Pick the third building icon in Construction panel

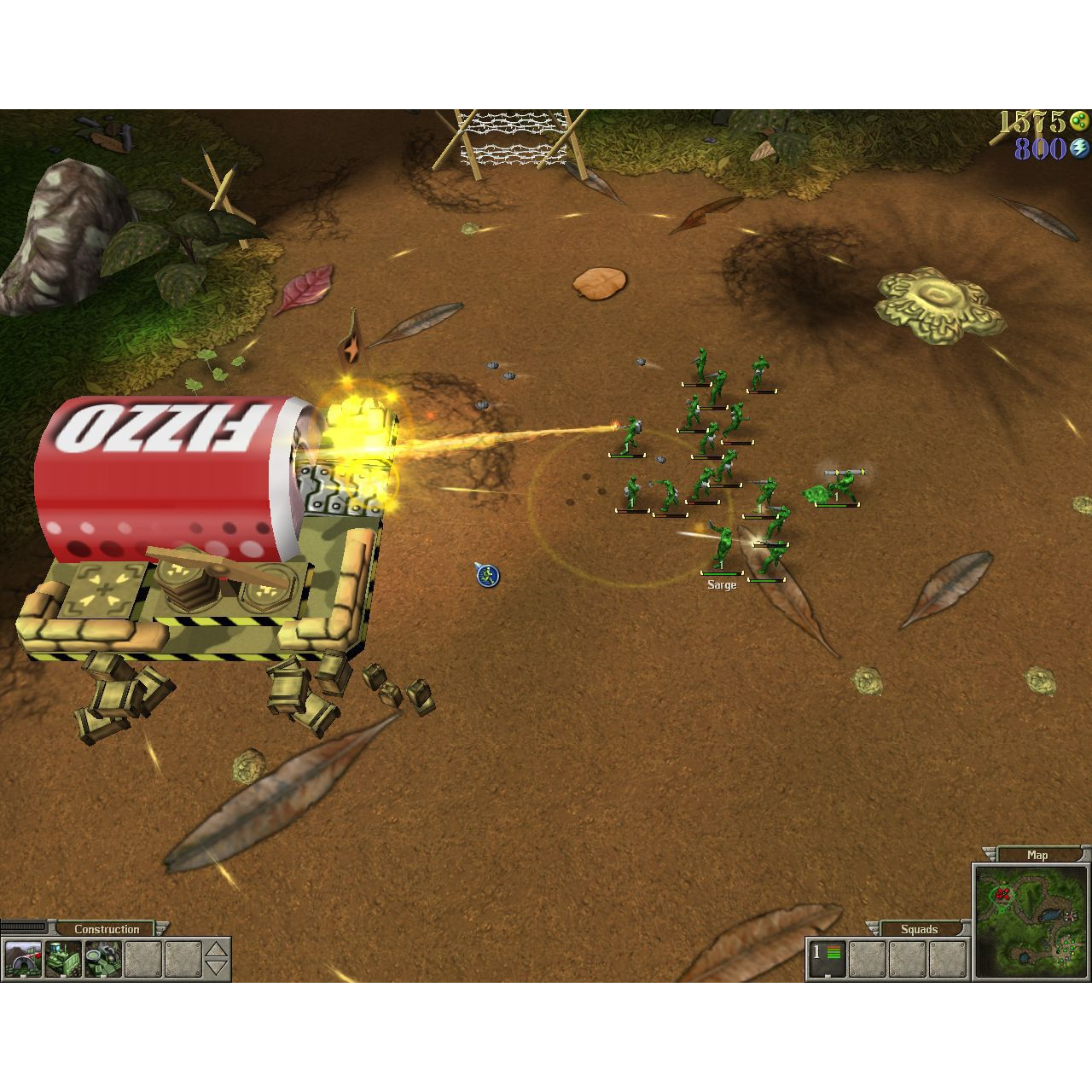[x=101, y=960]
